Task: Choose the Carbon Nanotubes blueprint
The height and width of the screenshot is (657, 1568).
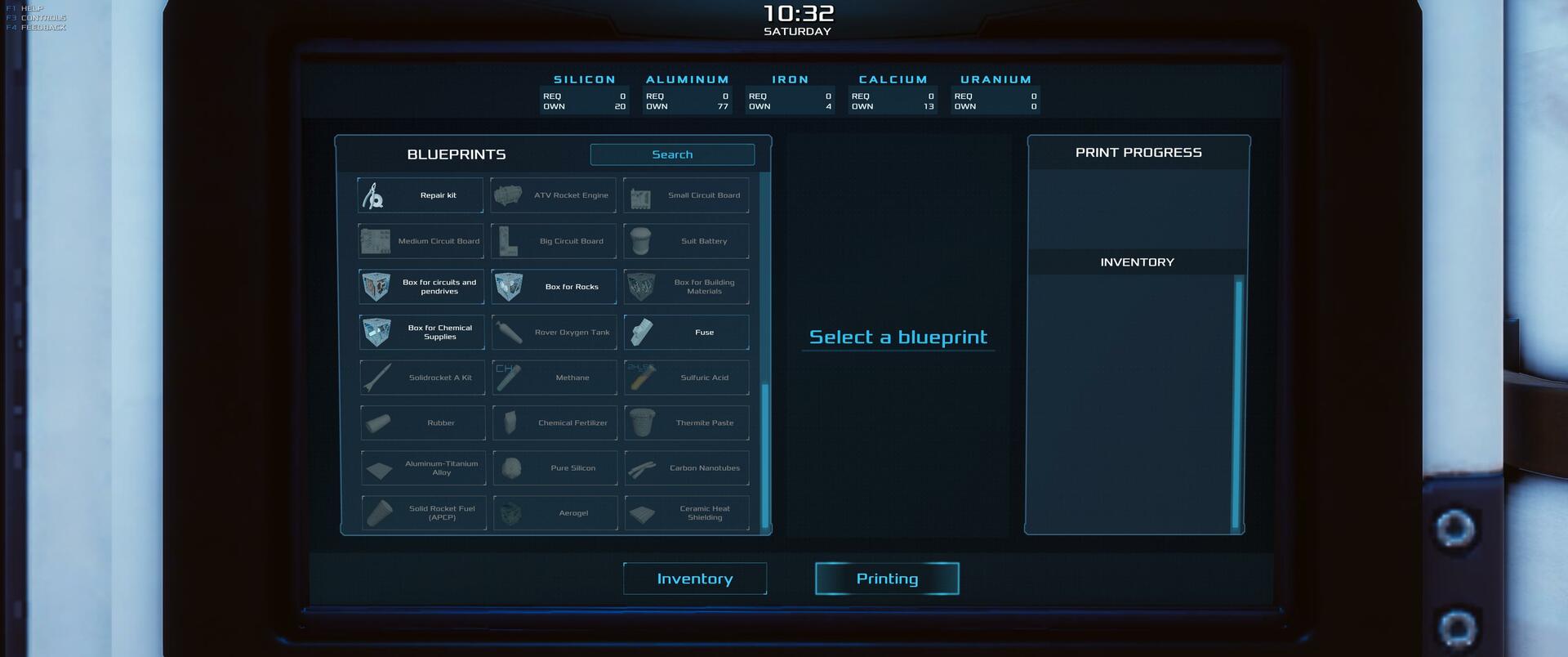Action: [x=688, y=468]
